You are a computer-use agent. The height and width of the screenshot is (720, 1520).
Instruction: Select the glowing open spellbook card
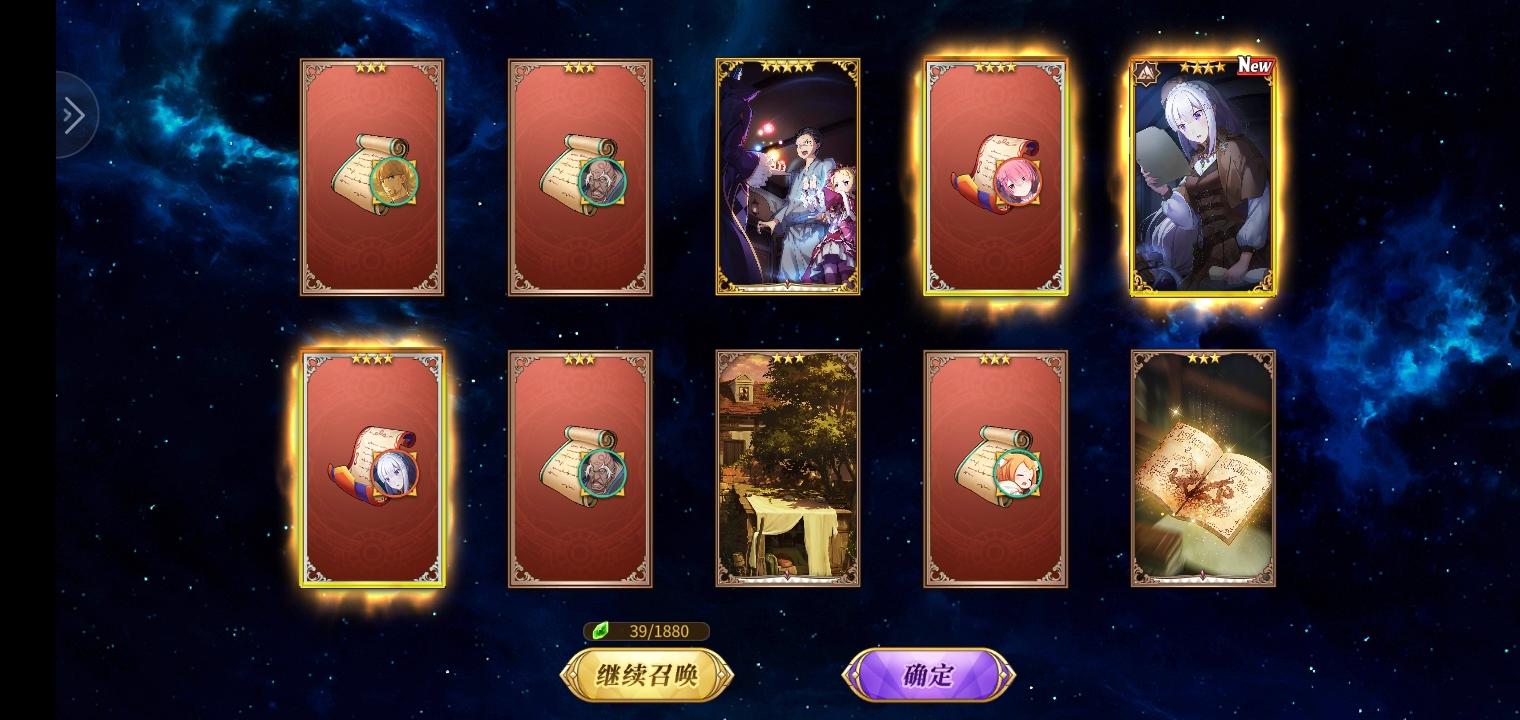click(x=1202, y=467)
